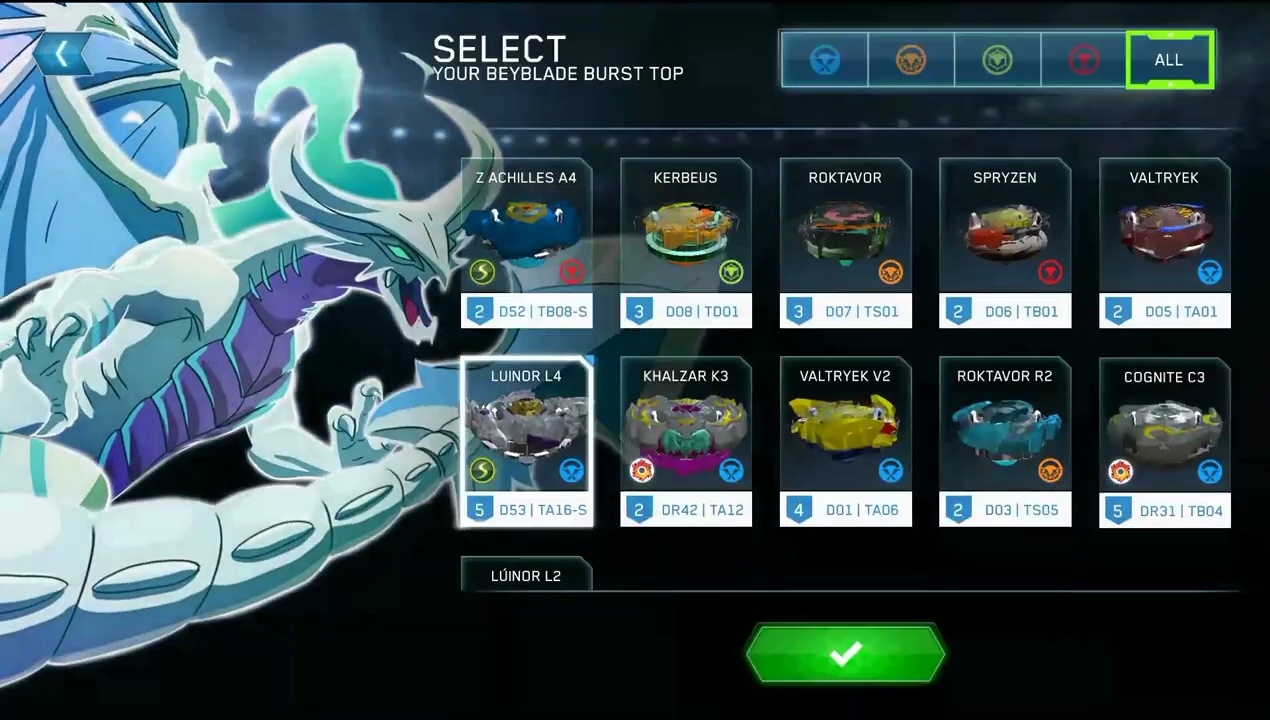The width and height of the screenshot is (1270, 720).
Task: Select the Luinor L4 top
Action: [x=526, y=442]
